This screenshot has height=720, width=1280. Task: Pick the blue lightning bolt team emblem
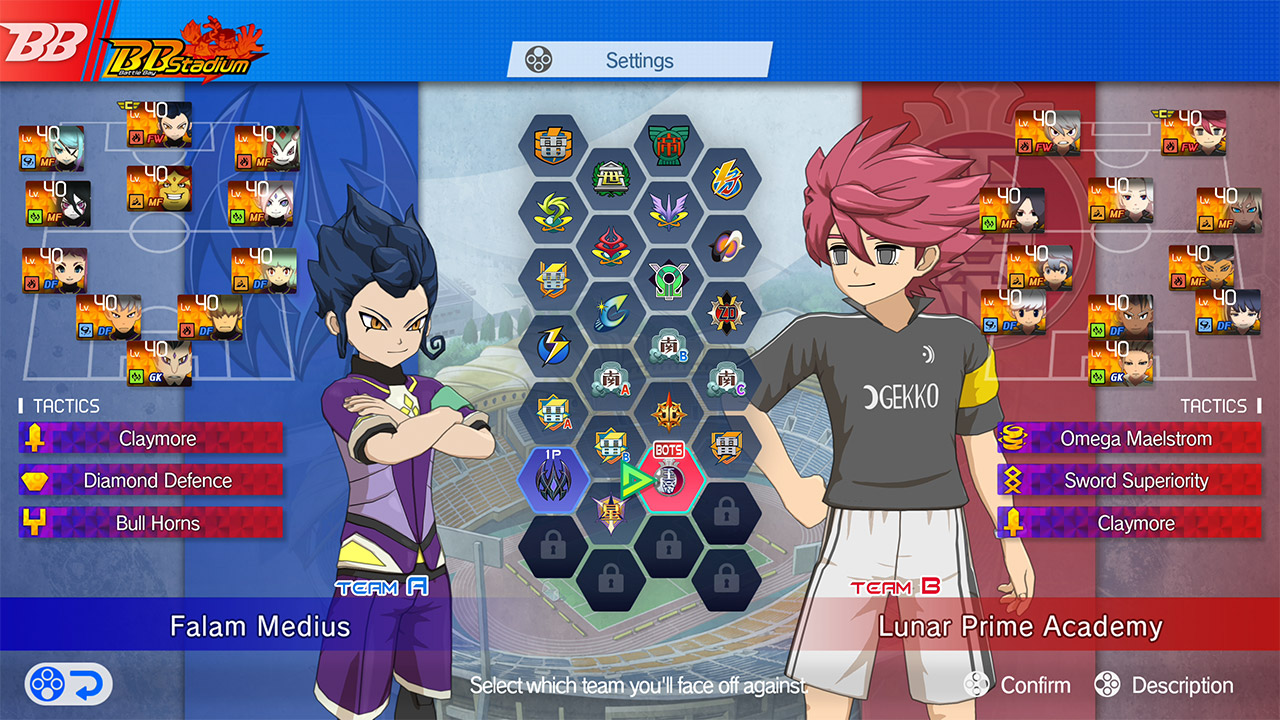pos(552,346)
